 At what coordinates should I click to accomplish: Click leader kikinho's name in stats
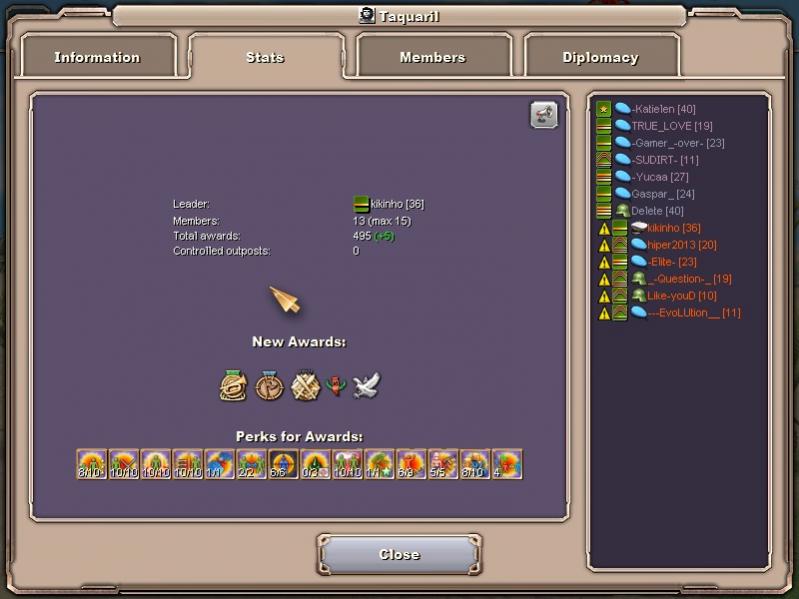point(396,204)
